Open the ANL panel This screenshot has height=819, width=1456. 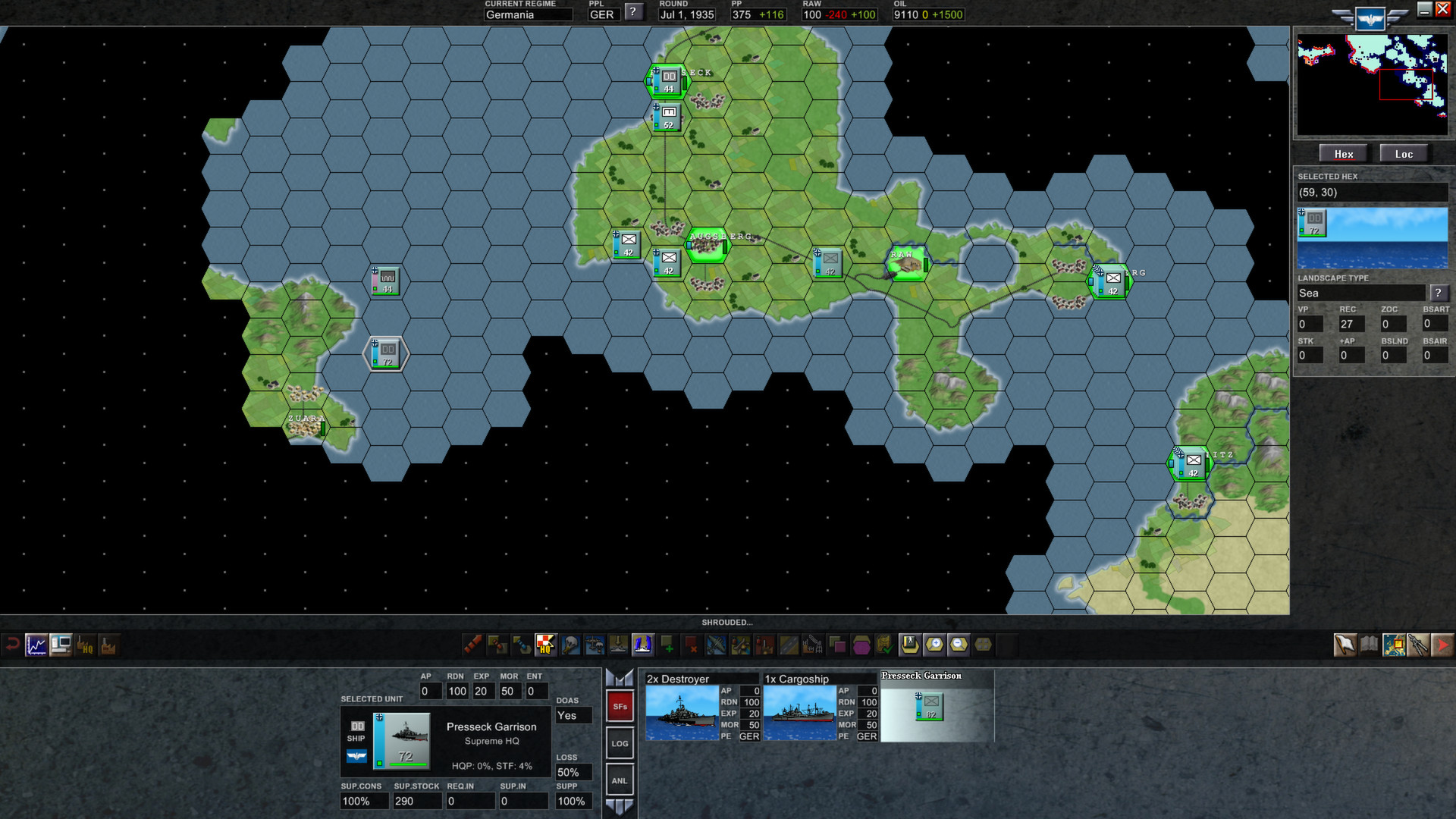[620, 780]
